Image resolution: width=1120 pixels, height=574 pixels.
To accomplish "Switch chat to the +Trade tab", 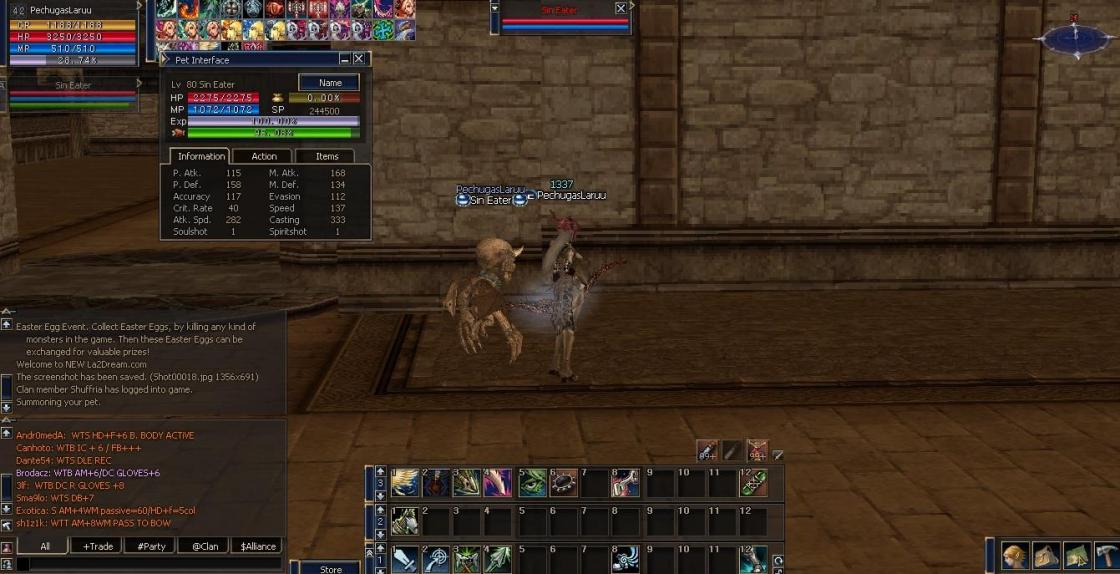I will 98,546.
